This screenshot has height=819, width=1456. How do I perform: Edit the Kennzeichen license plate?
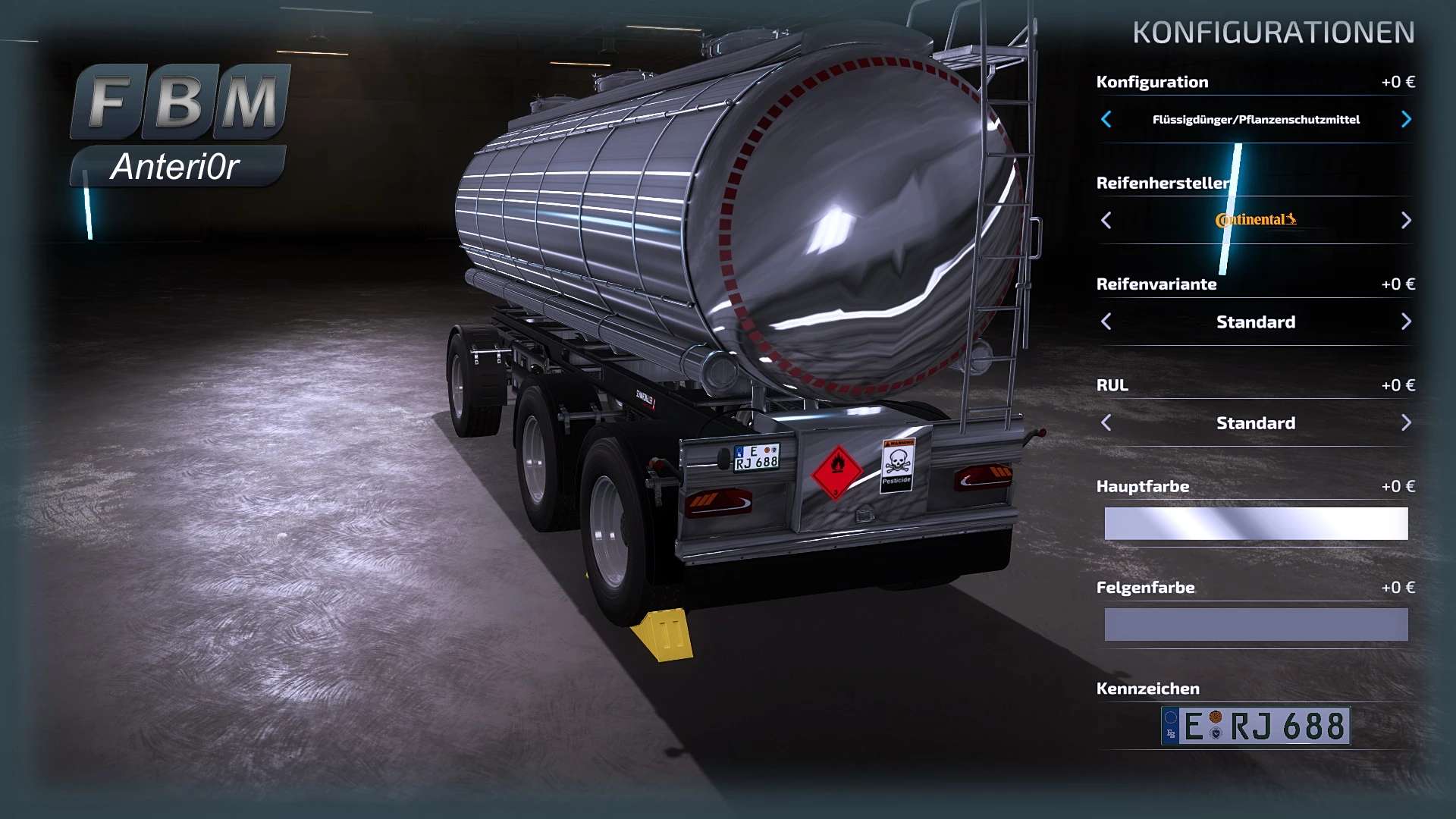click(1256, 726)
